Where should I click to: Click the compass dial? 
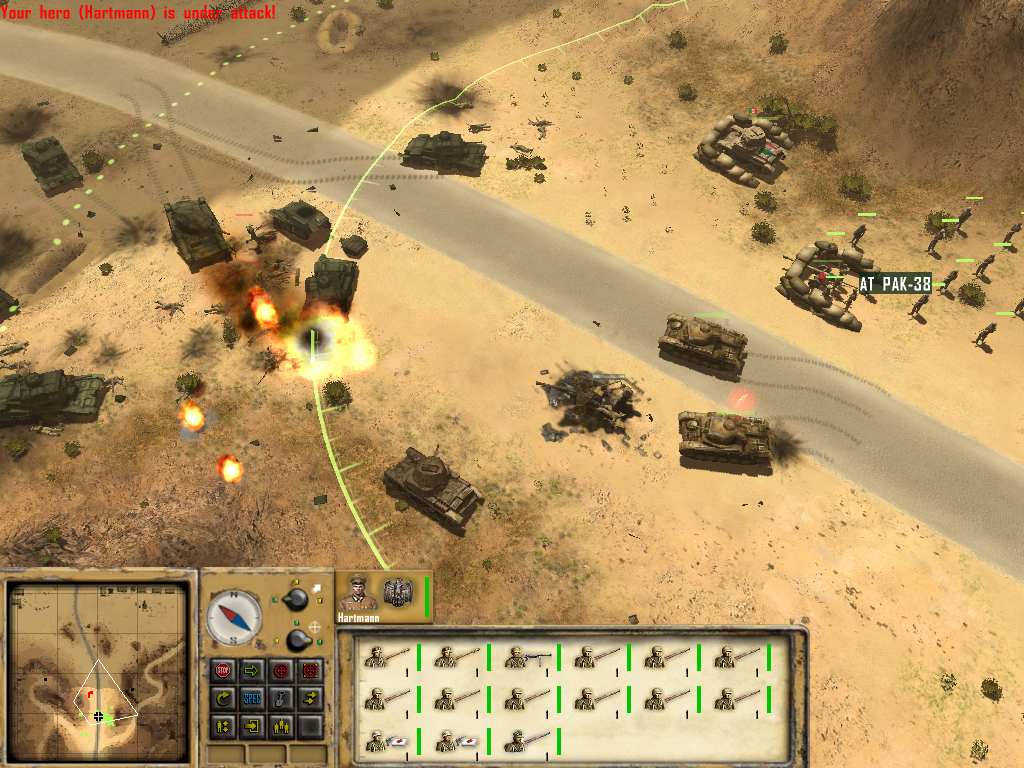(234, 618)
